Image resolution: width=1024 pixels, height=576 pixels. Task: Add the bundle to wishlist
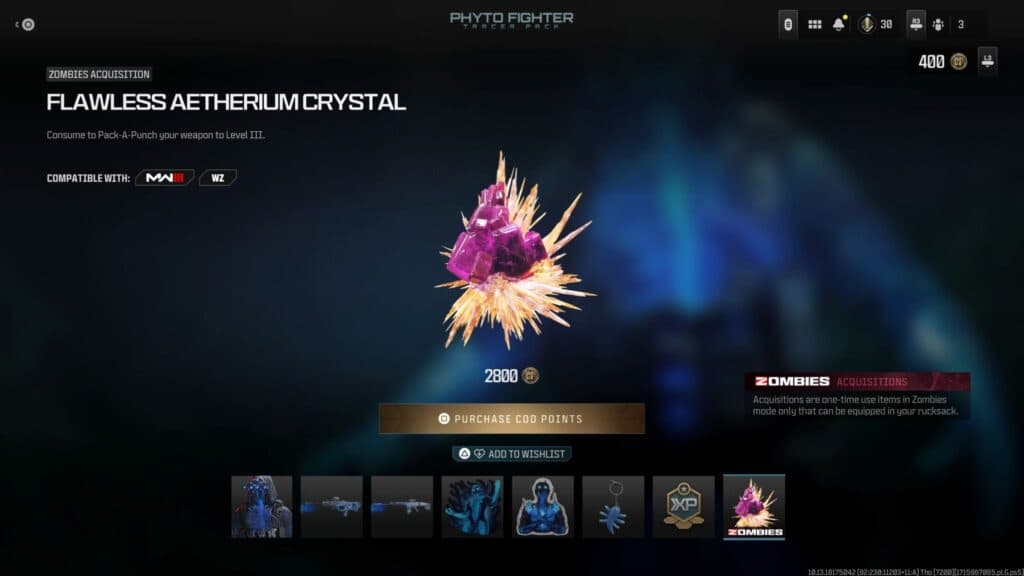click(x=512, y=454)
